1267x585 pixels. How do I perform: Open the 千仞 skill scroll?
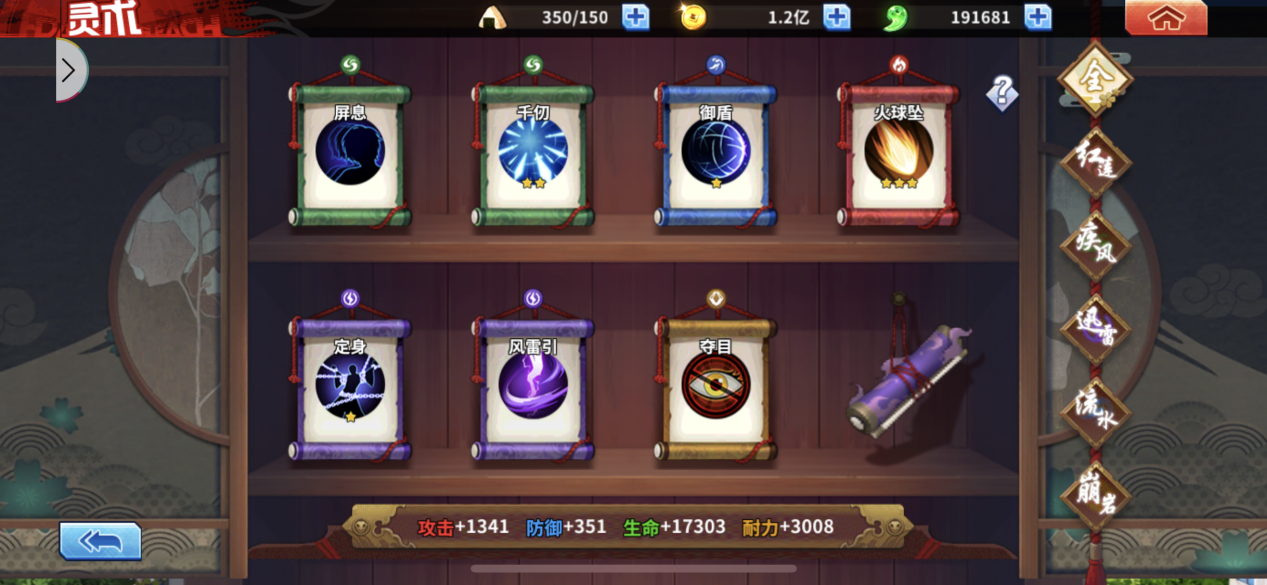pyautogui.click(x=533, y=152)
